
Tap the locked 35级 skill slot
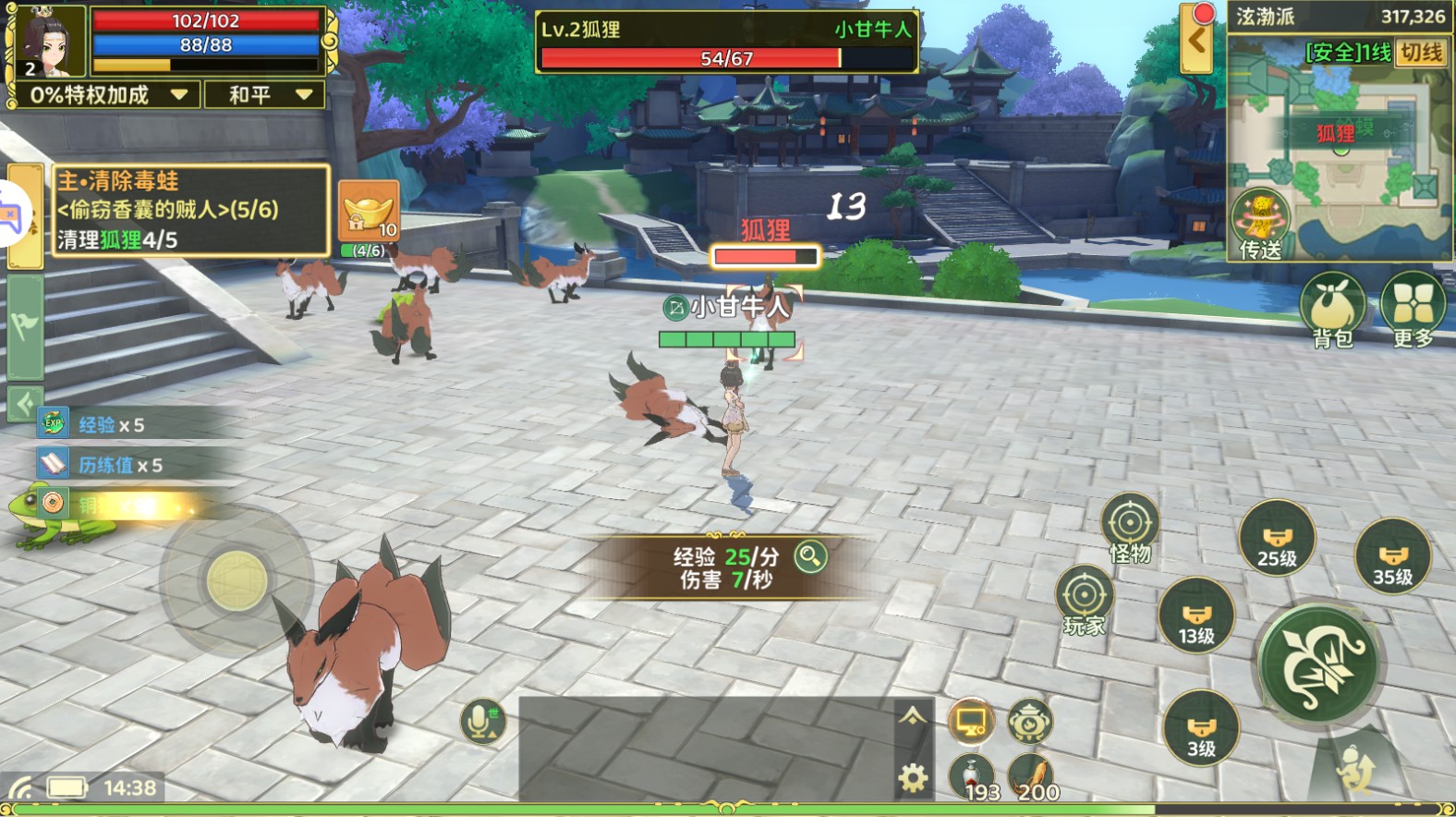(x=1392, y=557)
